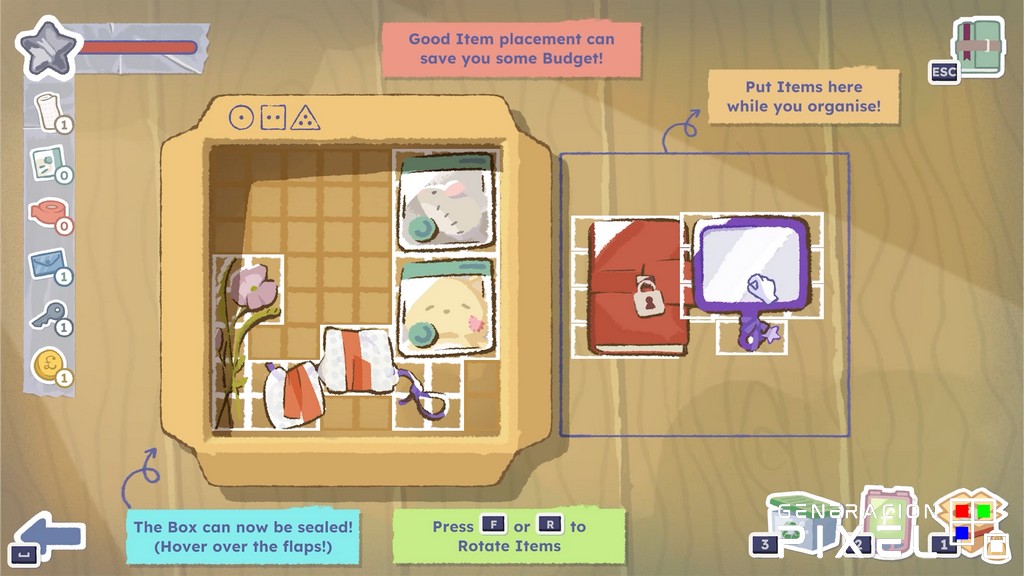Screen dimensions: 1024x576
Task: Select the blue envelope supply
Action: (x=48, y=265)
